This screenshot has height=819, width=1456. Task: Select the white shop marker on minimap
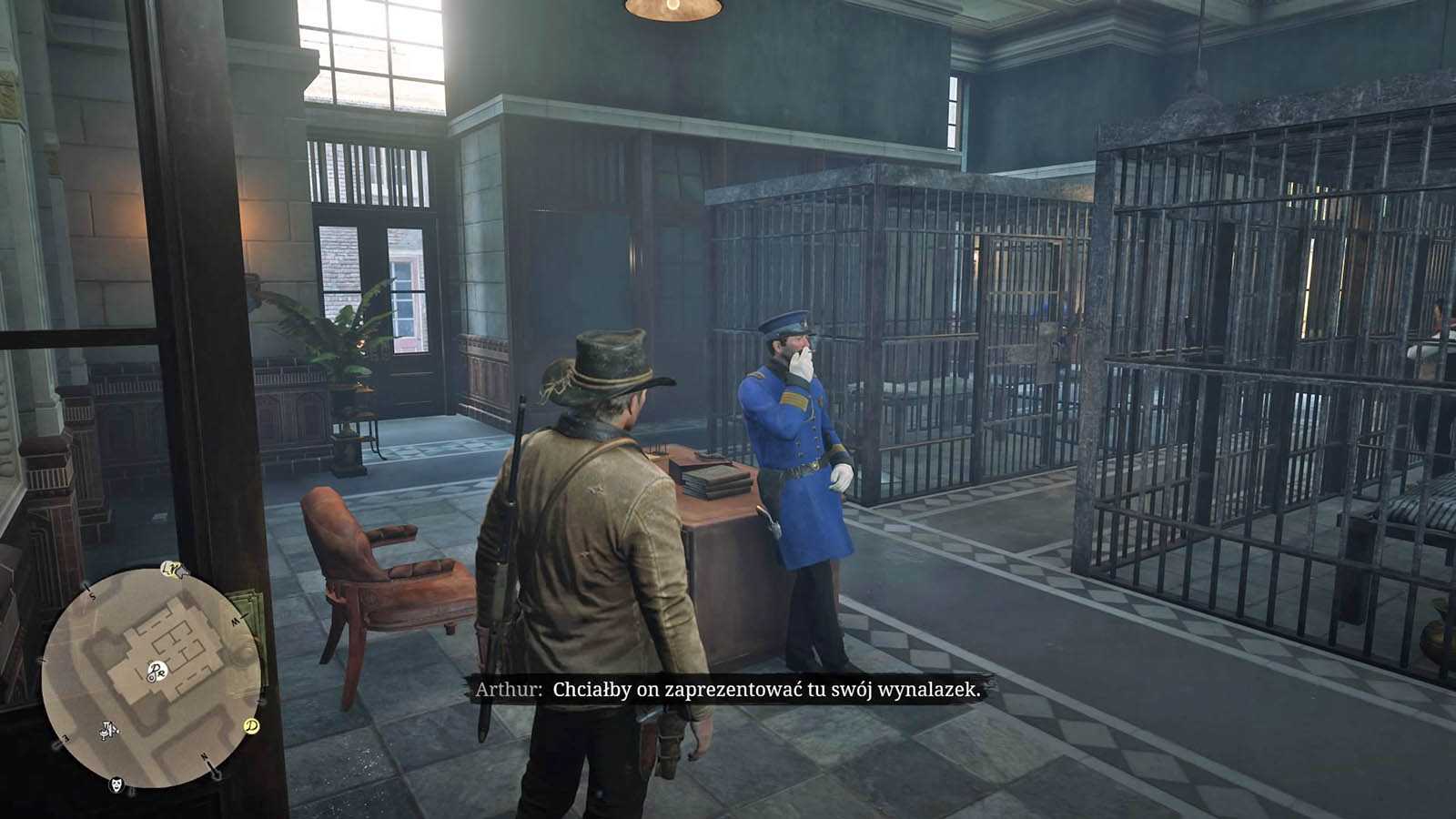[109, 729]
